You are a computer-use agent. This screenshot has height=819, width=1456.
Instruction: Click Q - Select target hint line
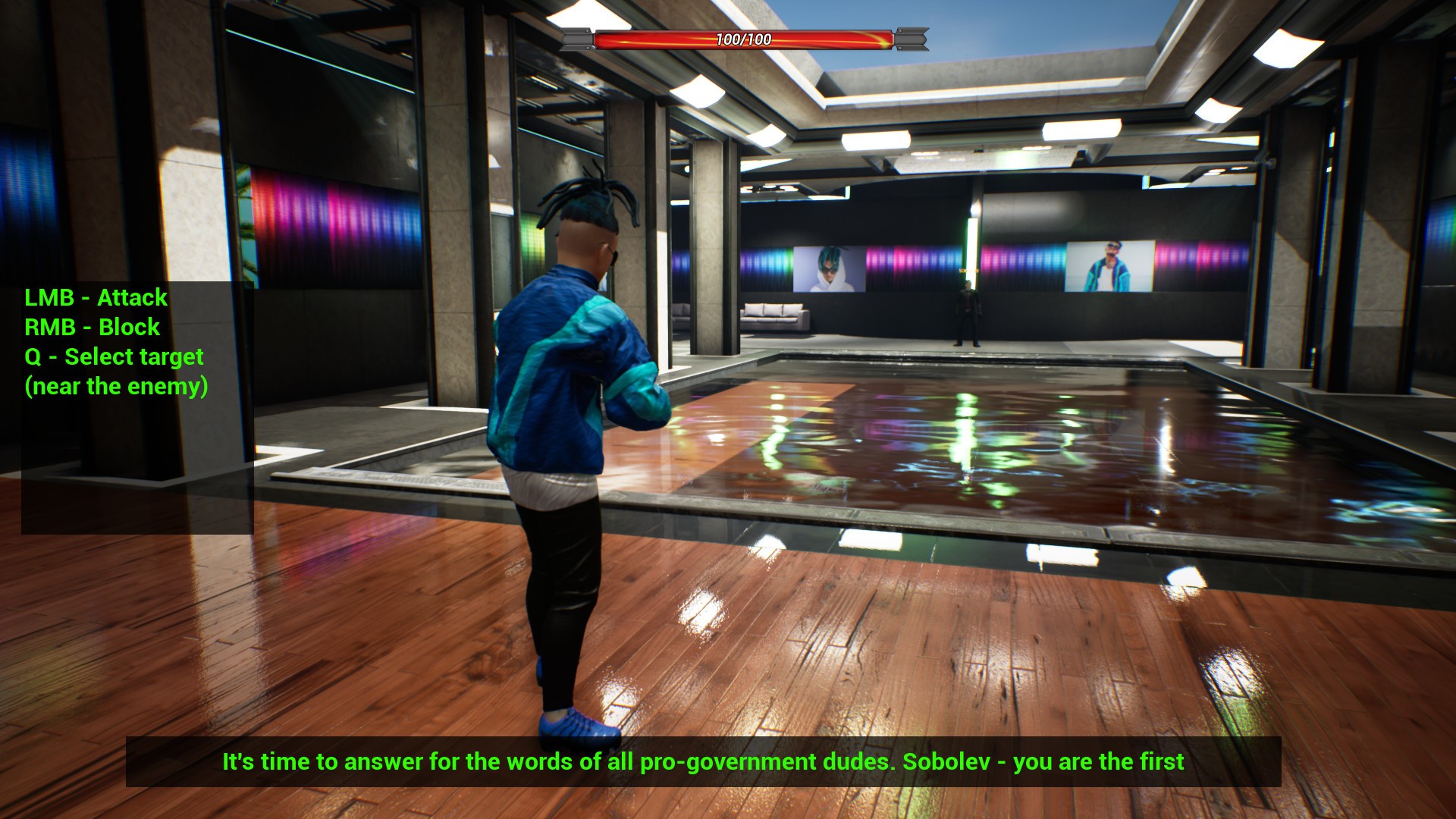(114, 356)
